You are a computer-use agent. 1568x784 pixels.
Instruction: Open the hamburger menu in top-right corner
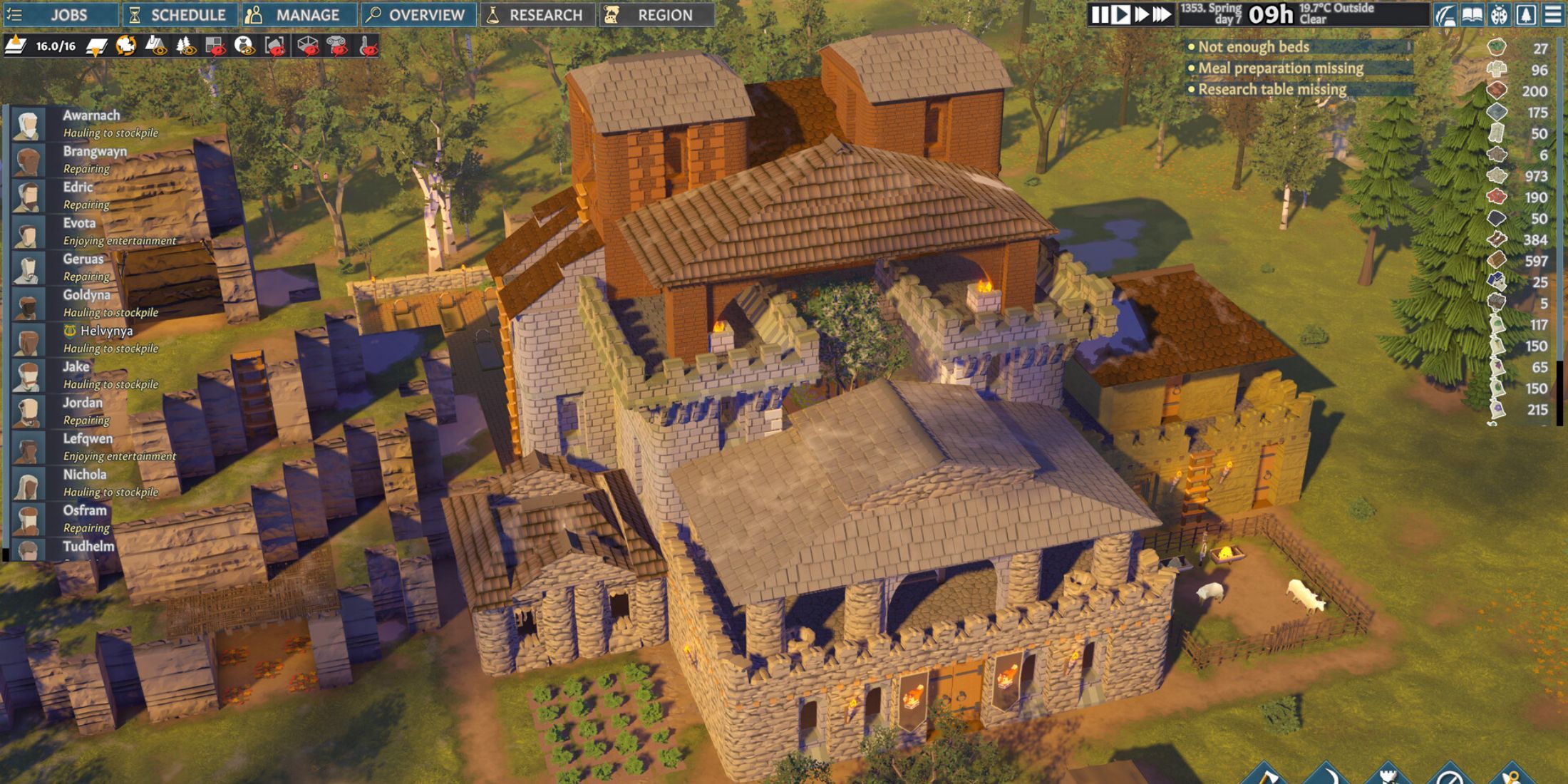[1554, 14]
